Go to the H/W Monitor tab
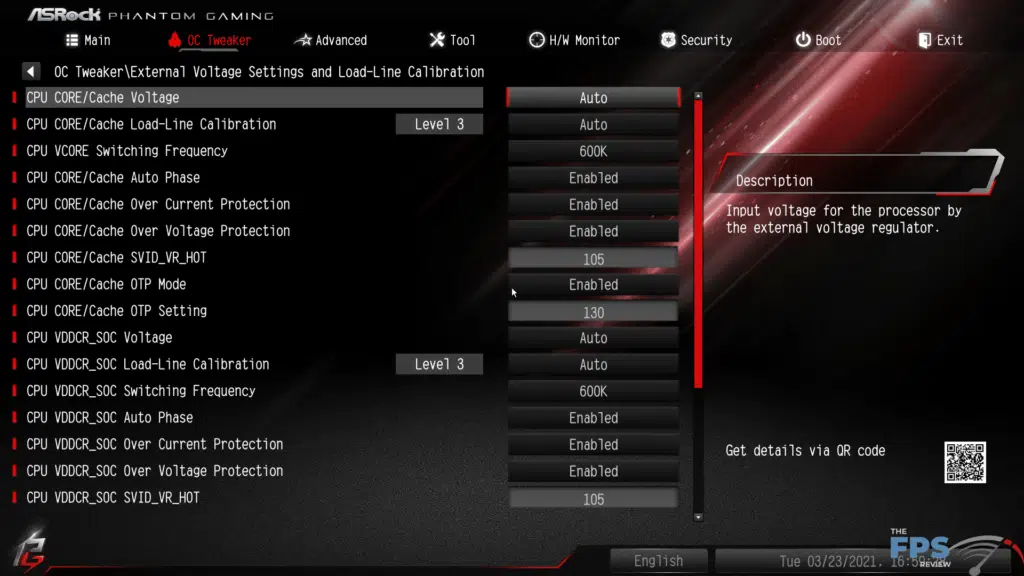The height and width of the screenshot is (576, 1024). tap(574, 40)
